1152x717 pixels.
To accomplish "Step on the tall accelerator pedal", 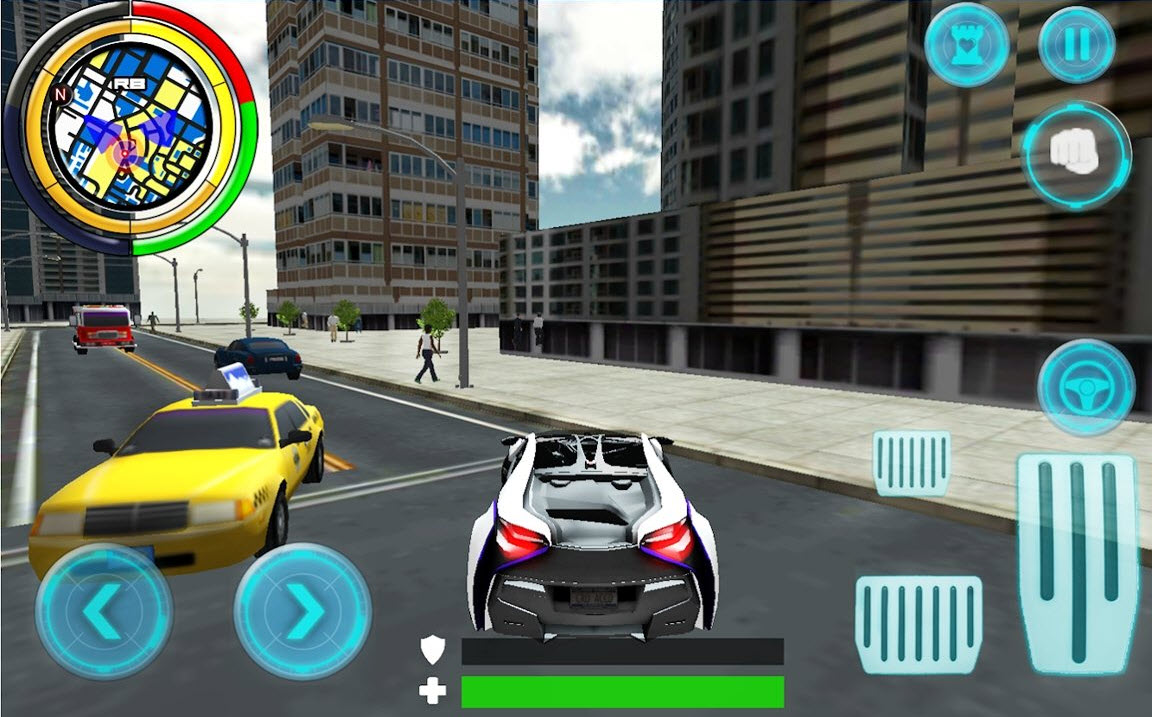I will click(1077, 563).
